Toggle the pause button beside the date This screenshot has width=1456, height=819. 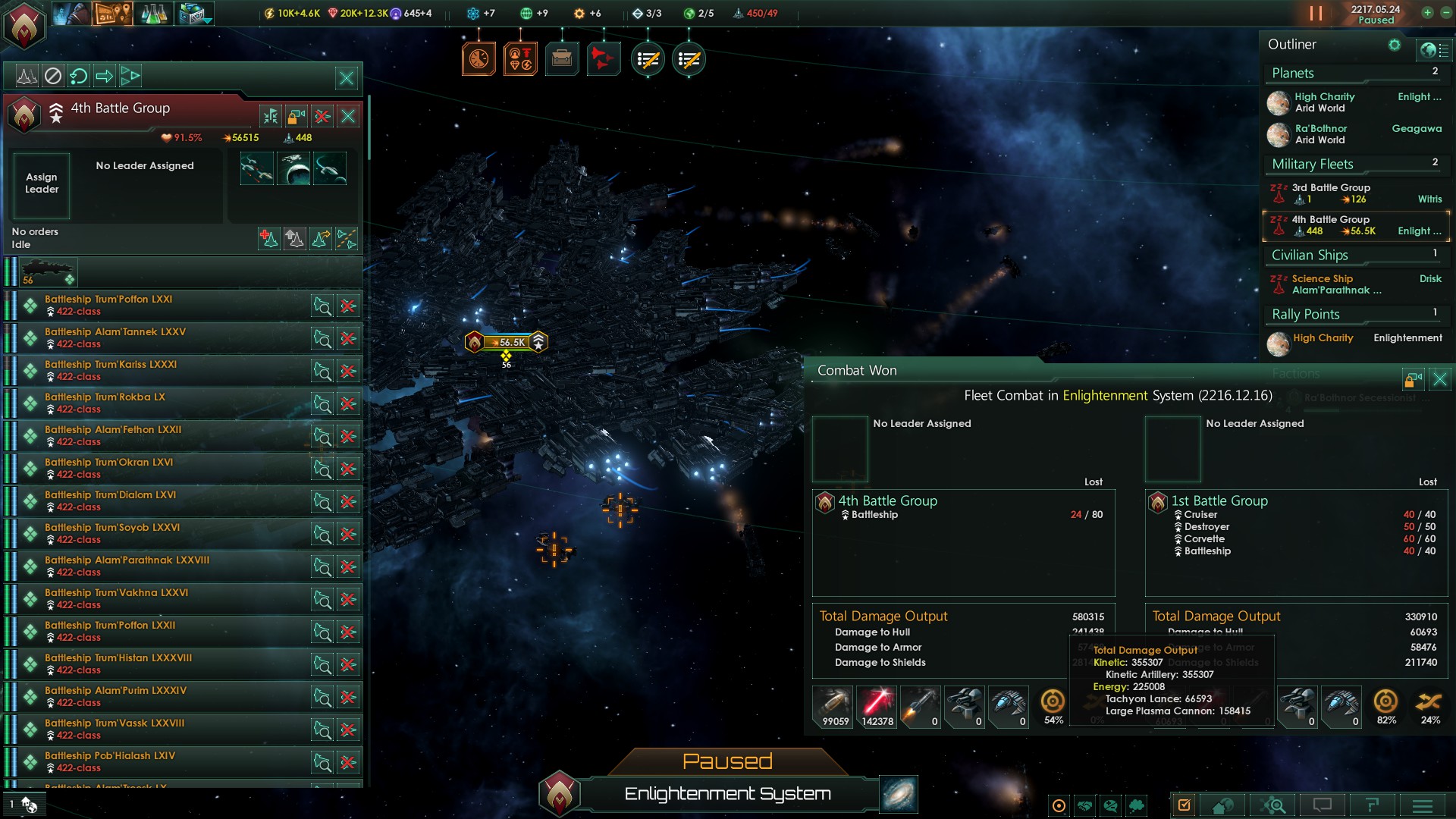pyautogui.click(x=1316, y=14)
